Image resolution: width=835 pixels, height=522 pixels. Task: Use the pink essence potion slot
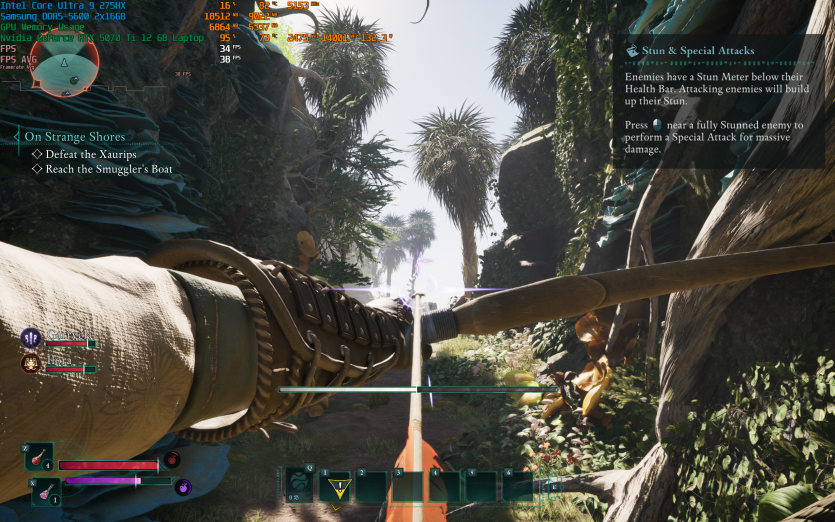(x=46, y=491)
